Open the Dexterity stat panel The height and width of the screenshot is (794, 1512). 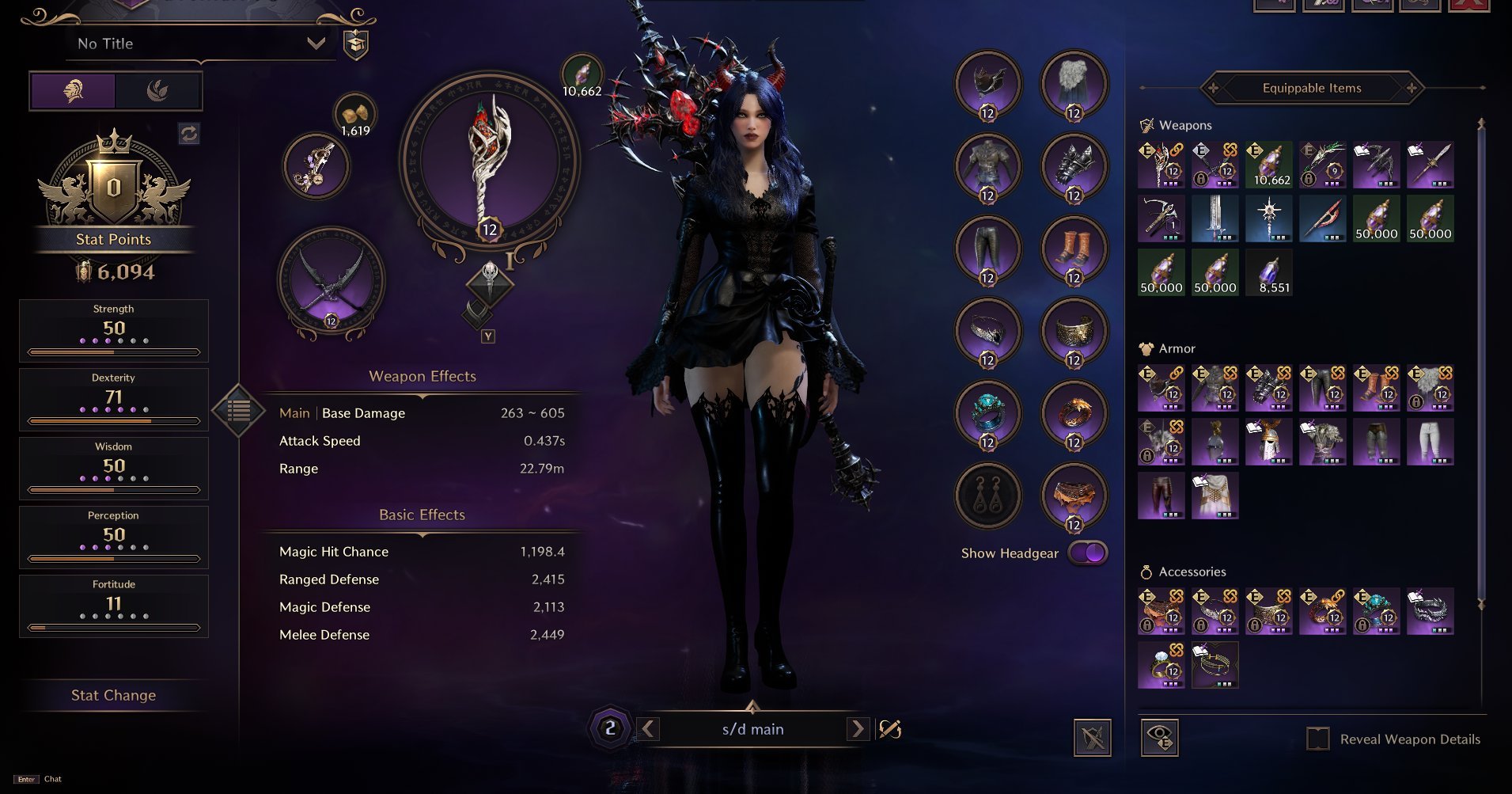[x=114, y=398]
